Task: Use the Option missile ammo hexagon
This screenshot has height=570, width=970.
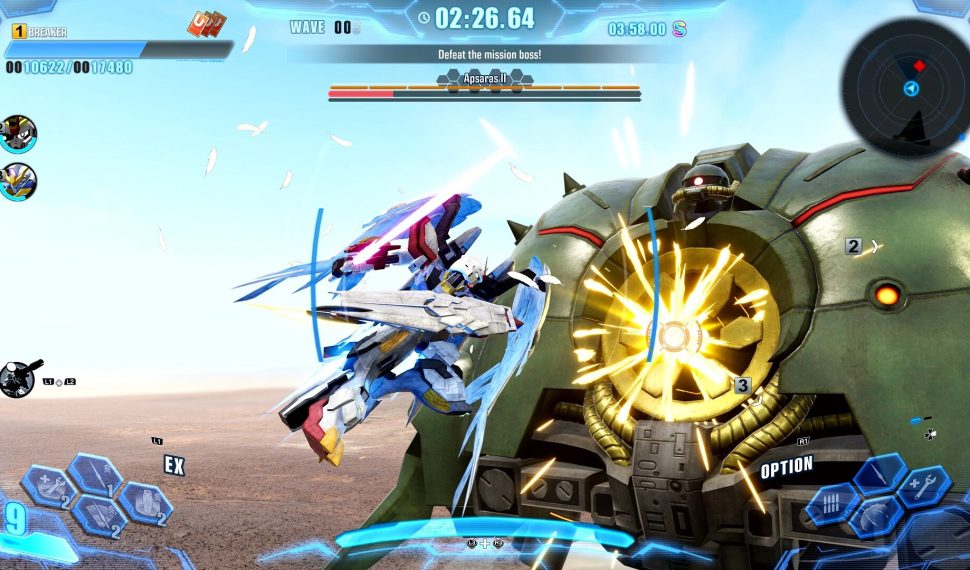Action: point(833,503)
